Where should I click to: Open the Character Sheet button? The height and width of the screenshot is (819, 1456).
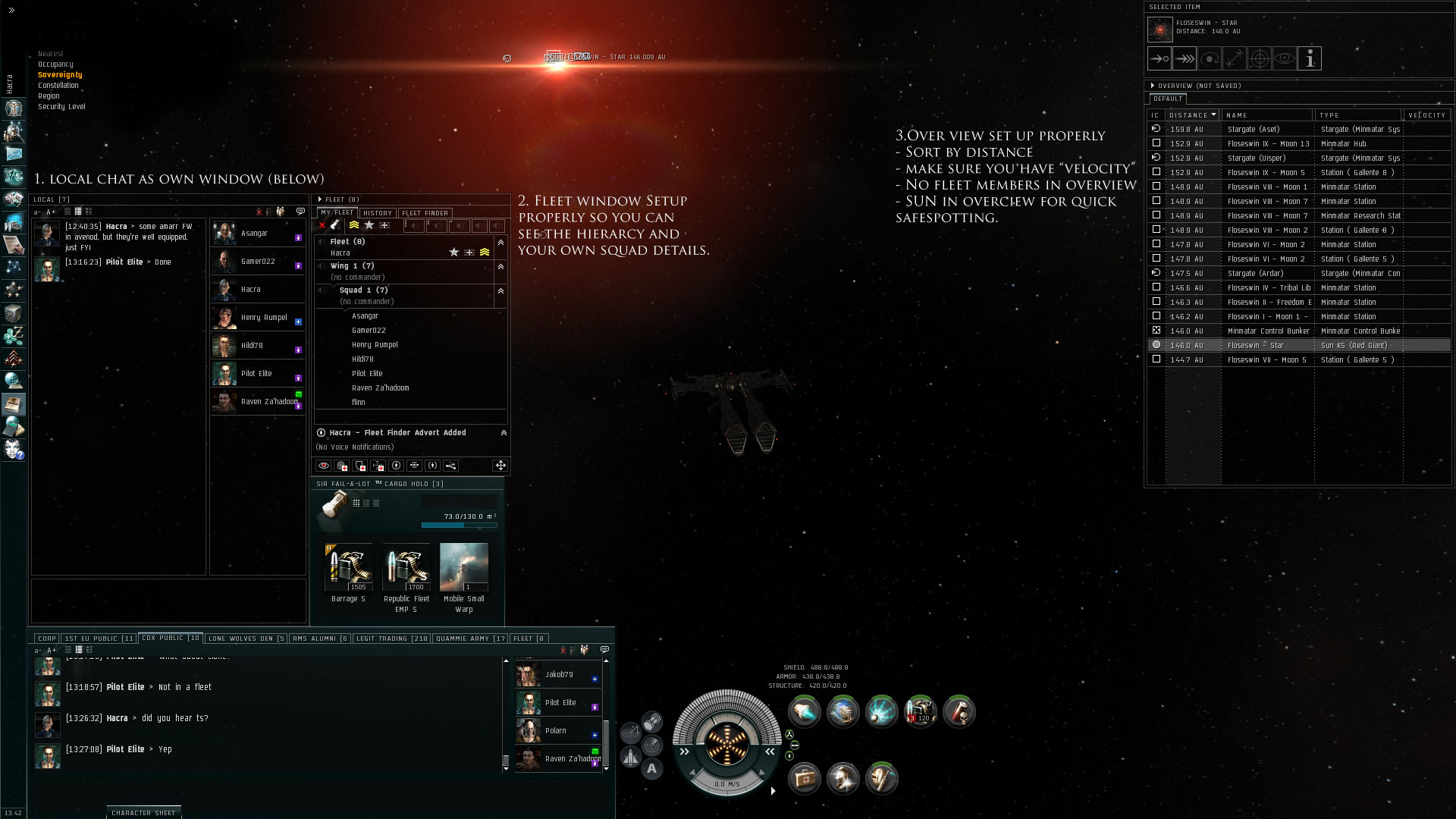coord(143,813)
